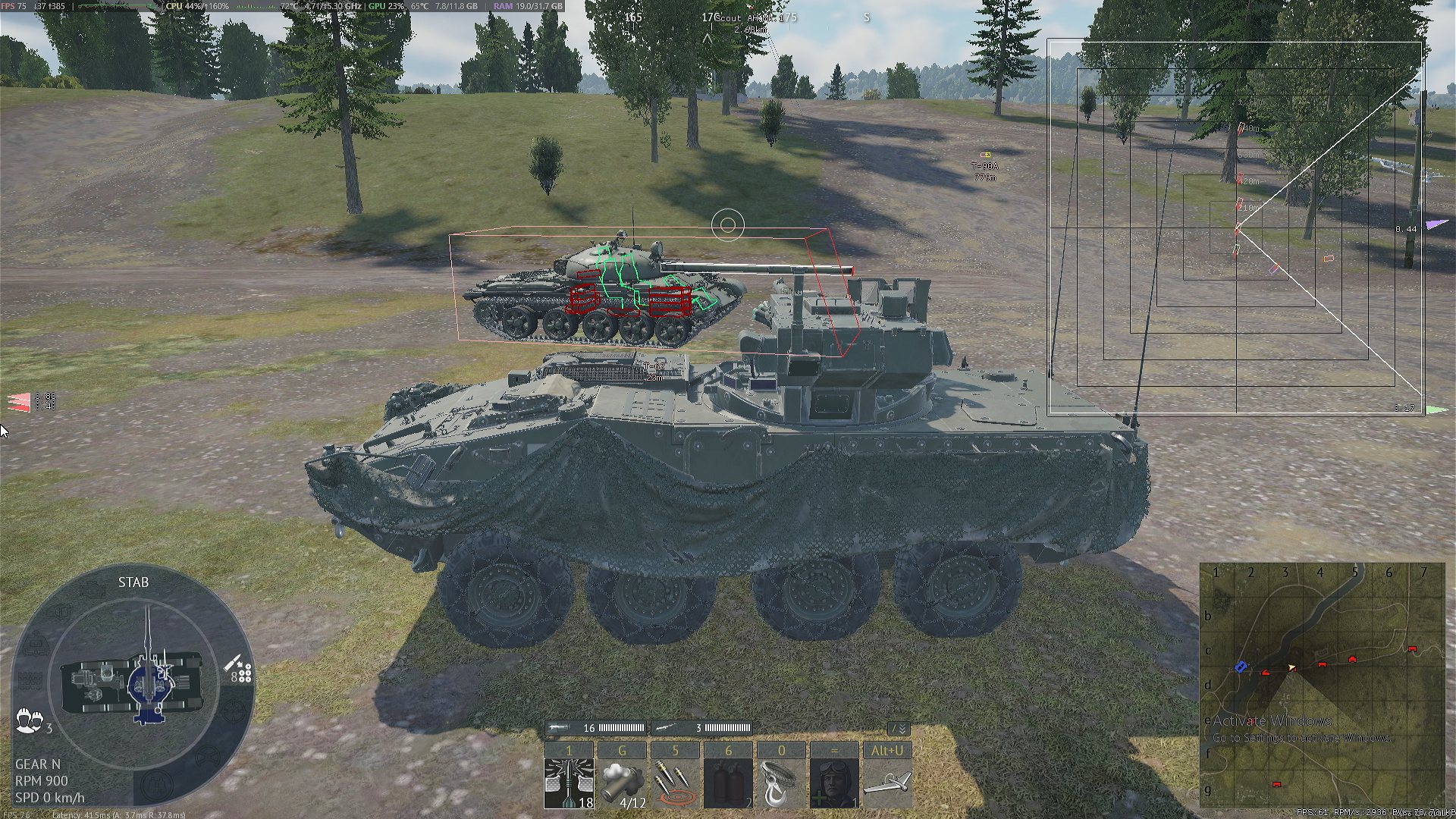Click the rangefinder grid panel

point(1236,227)
